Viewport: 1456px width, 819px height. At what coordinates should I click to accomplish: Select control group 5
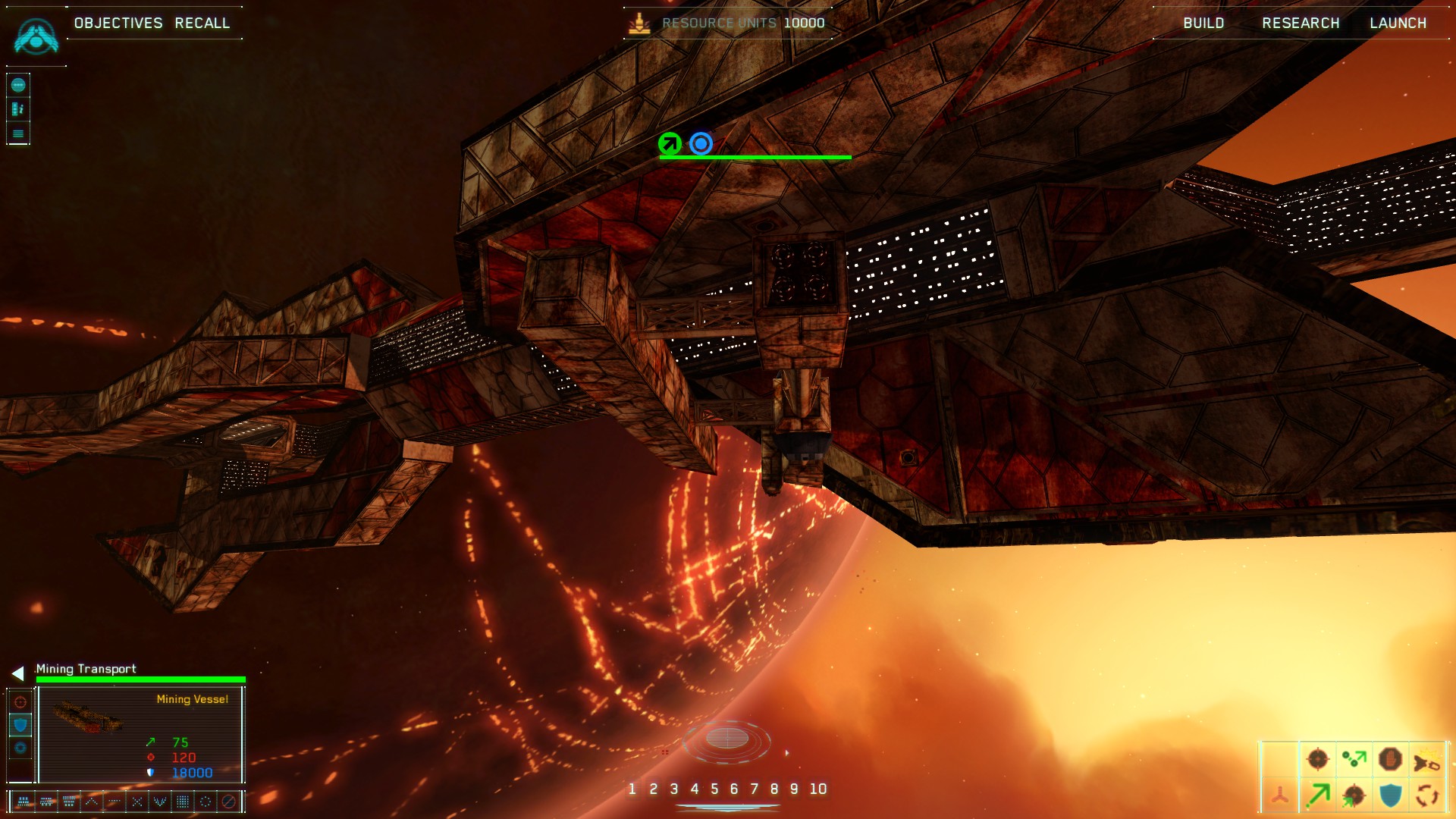coord(714,789)
